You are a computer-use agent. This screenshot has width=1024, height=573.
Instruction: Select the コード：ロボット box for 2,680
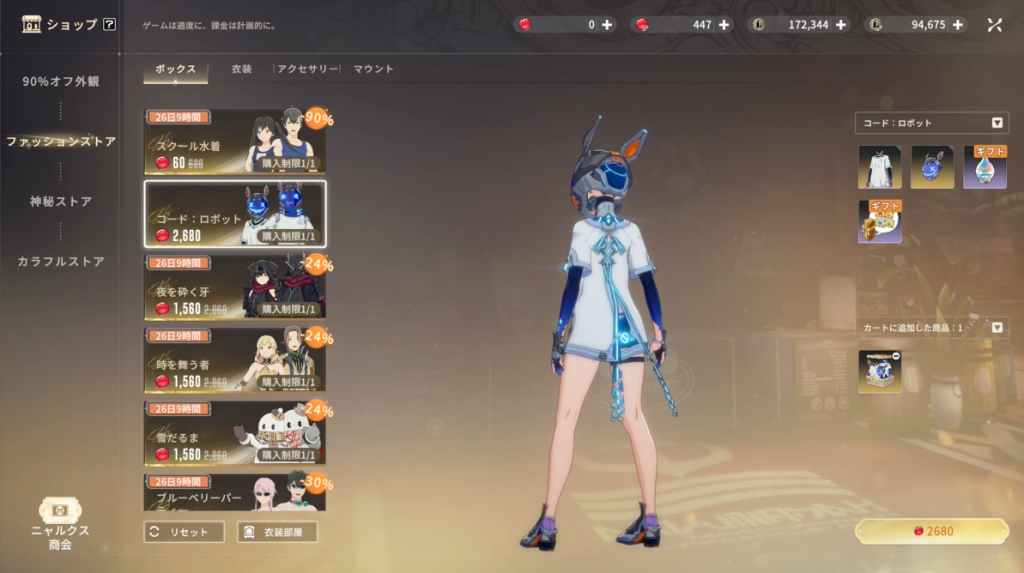pos(234,214)
